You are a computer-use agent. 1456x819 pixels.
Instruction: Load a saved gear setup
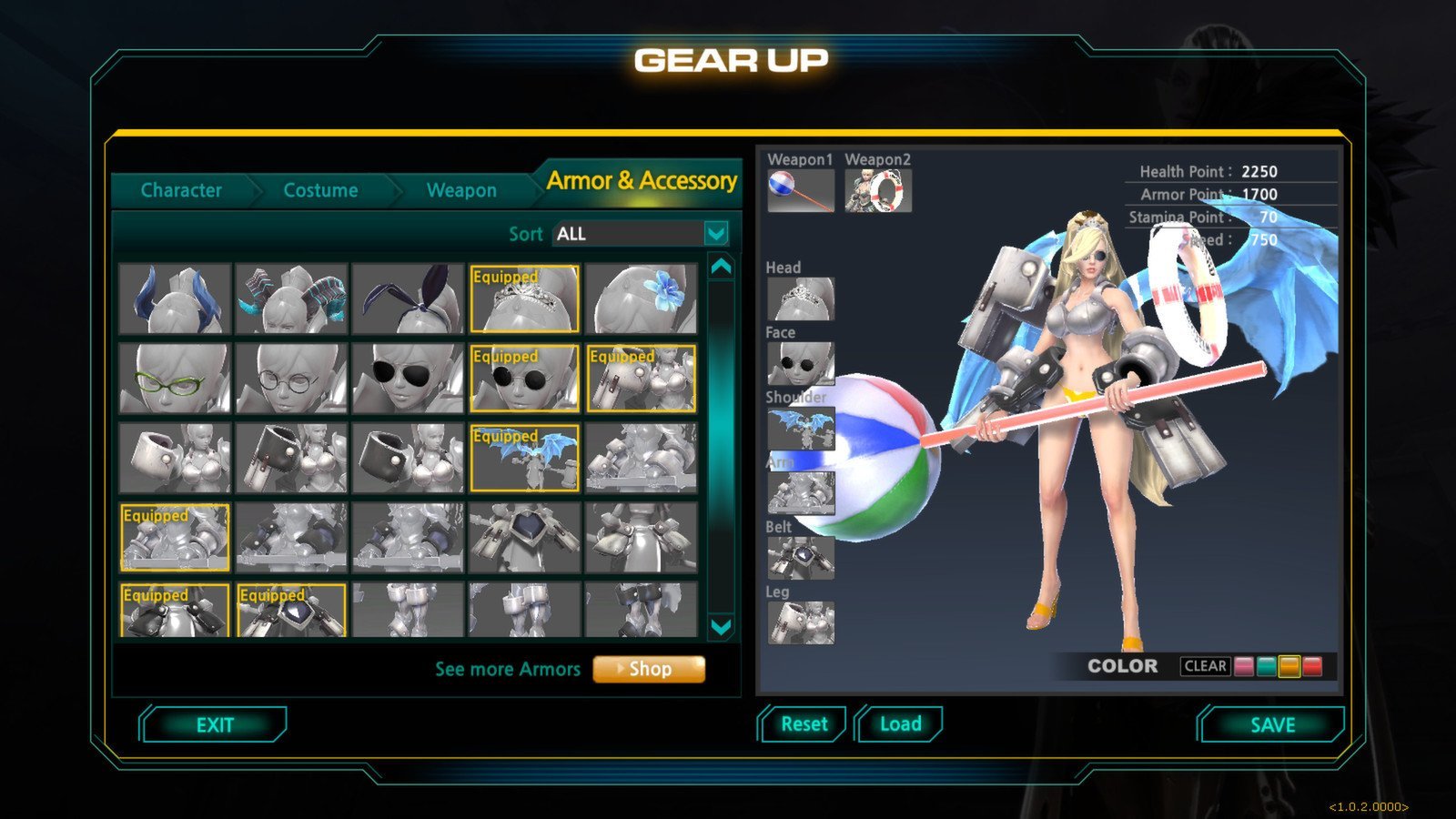tap(900, 724)
